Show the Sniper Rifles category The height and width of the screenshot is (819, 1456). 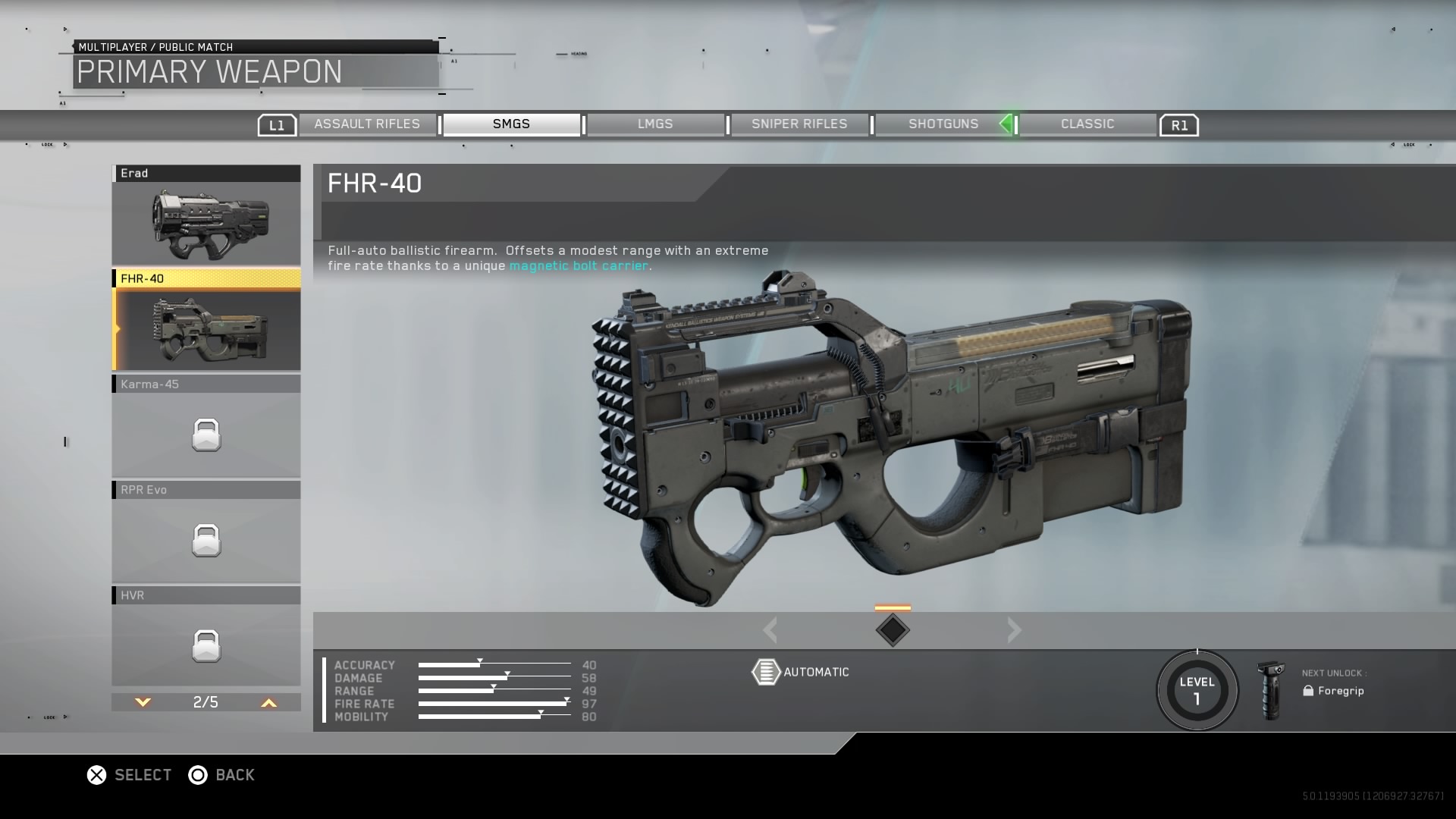click(799, 124)
